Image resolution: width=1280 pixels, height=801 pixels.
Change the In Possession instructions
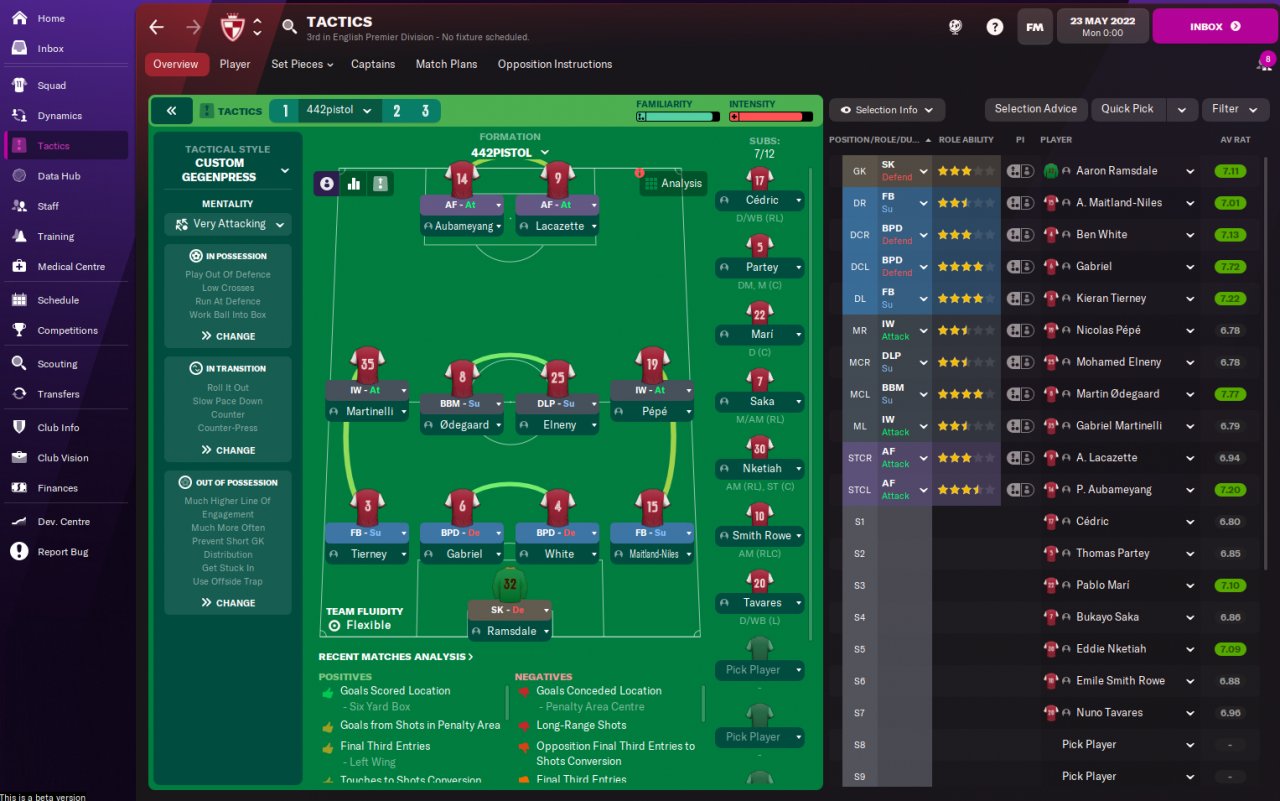pos(228,336)
